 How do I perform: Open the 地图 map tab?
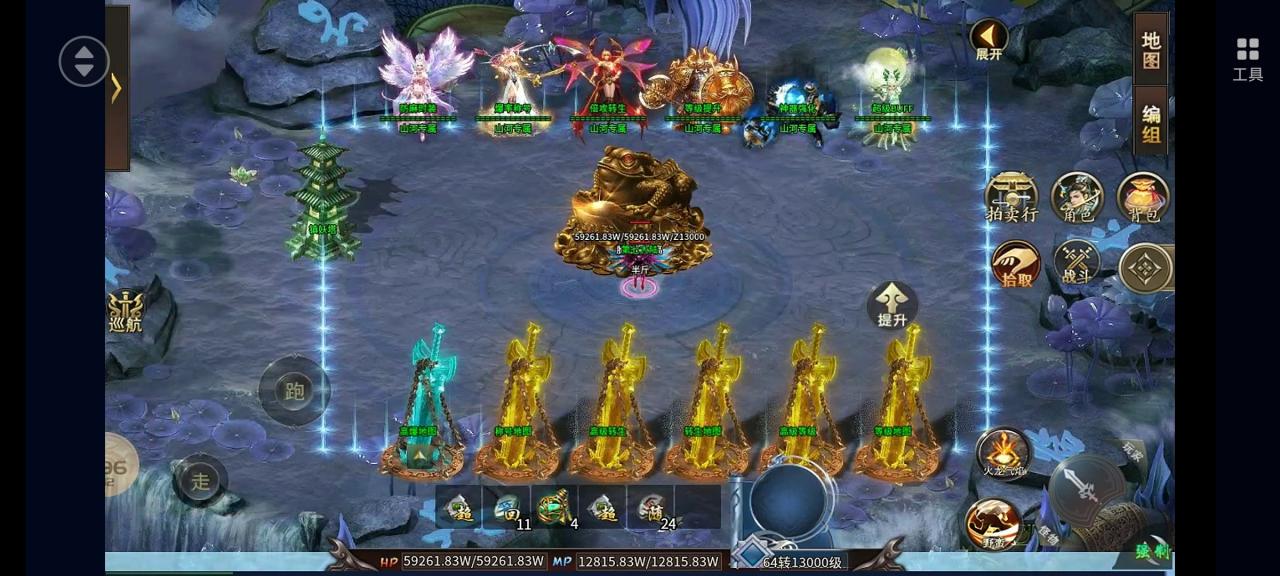pyautogui.click(x=1151, y=50)
